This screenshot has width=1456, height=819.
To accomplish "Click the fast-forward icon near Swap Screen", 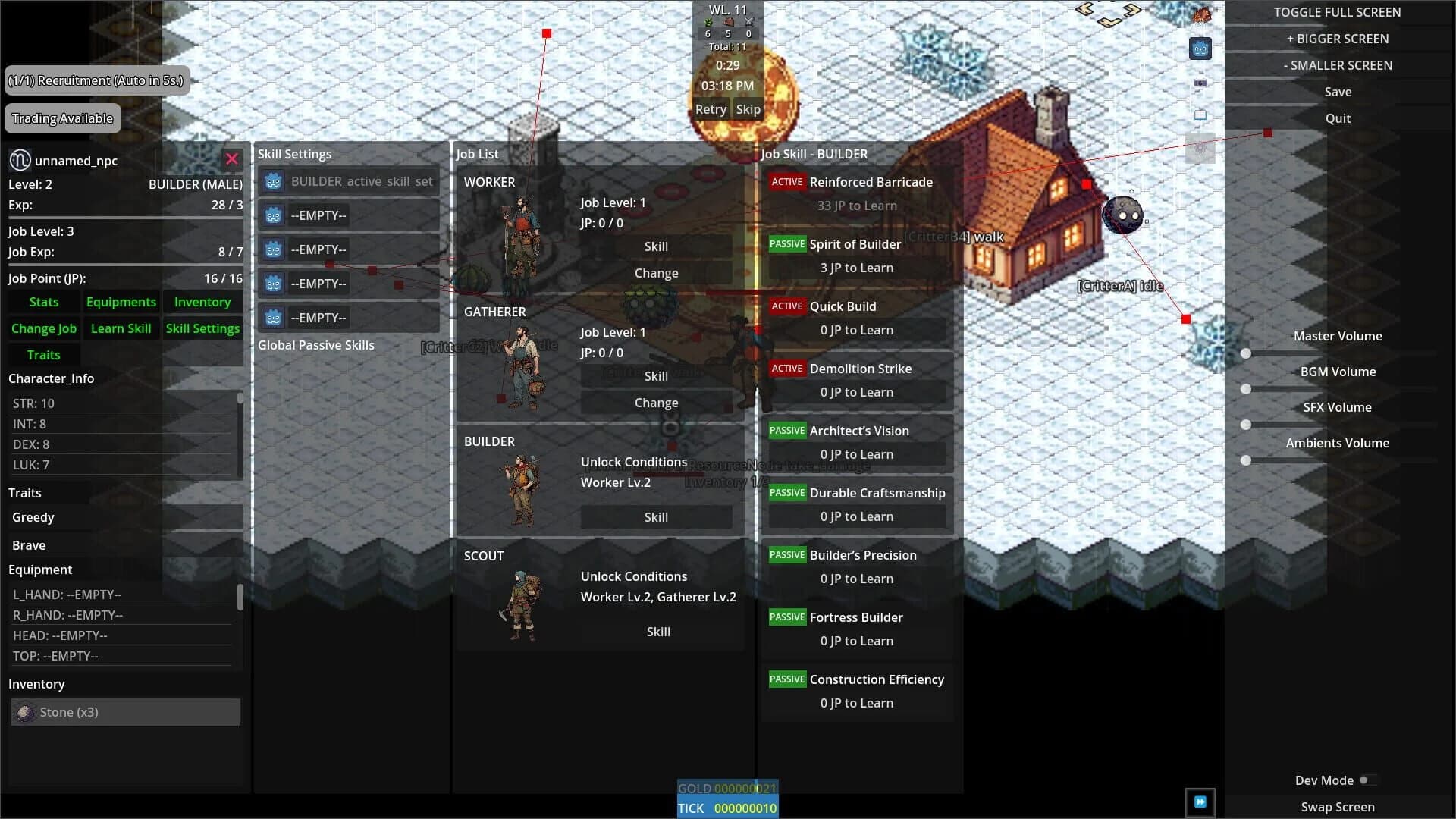I will pos(1201,802).
